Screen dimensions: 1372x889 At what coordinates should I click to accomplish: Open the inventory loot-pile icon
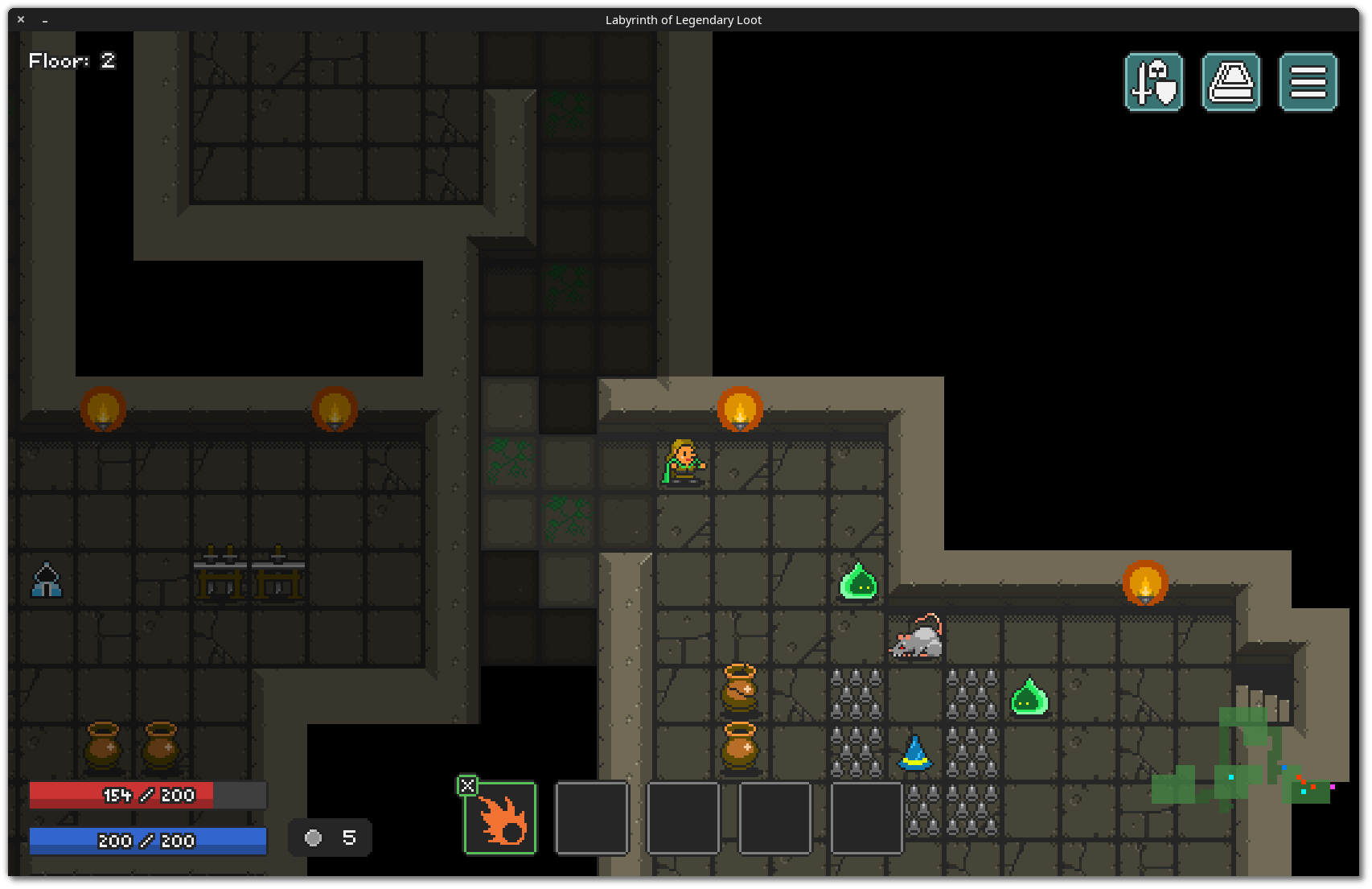click(1230, 81)
